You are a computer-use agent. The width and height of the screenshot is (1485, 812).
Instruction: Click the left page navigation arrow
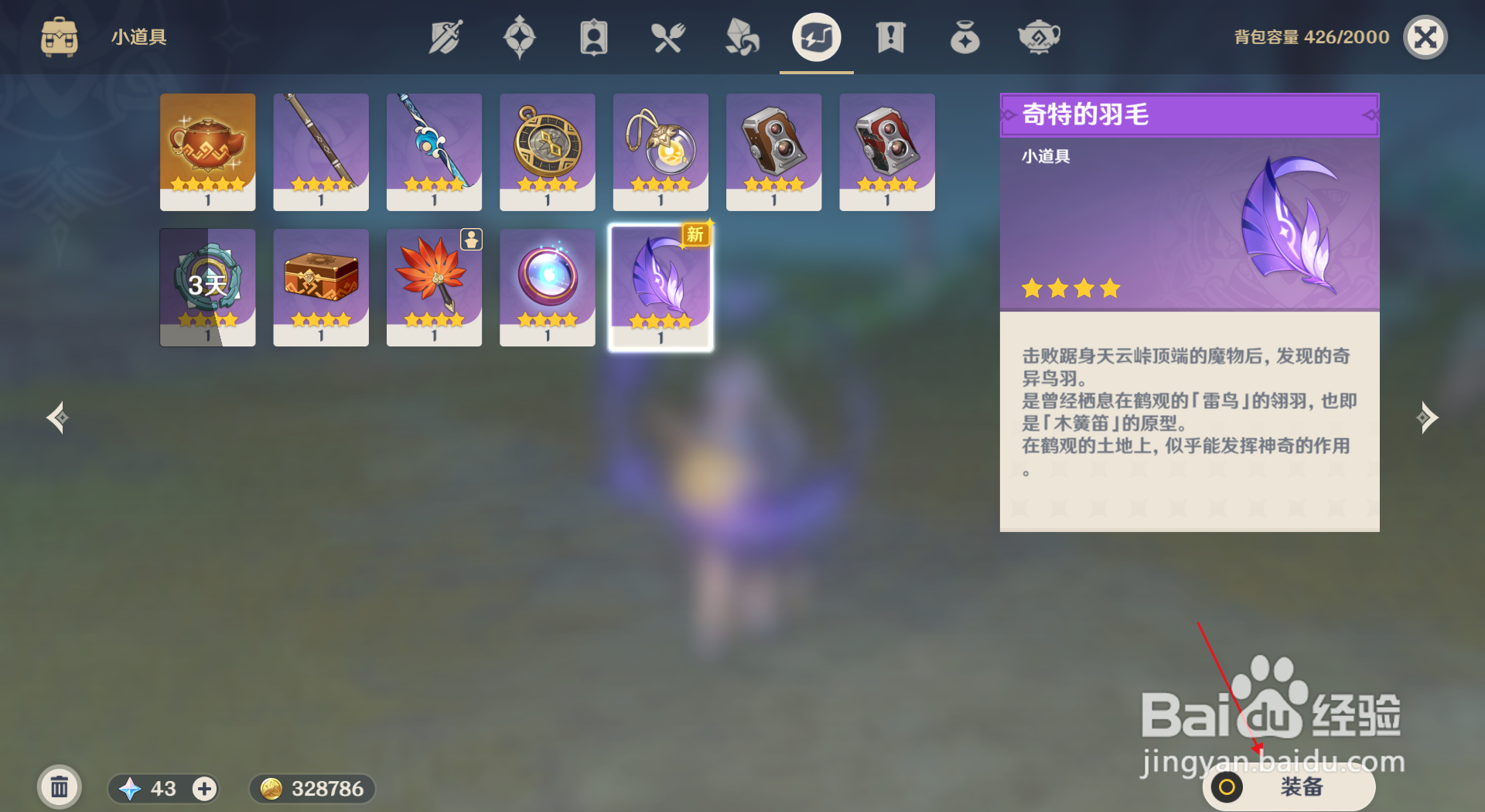pos(56,418)
